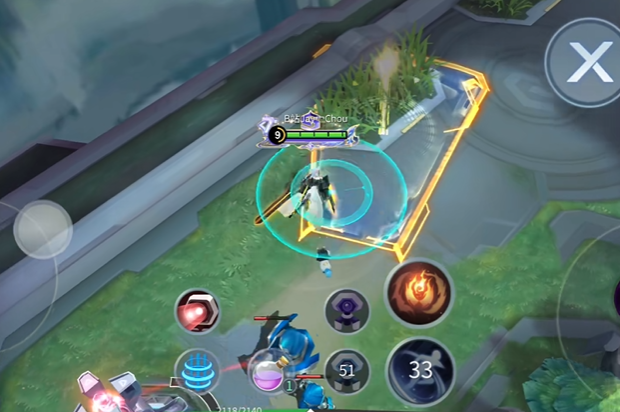Screen dimensions: 620x412
Task: Tap the skill on 33-second cooldown
Action: point(421,370)
